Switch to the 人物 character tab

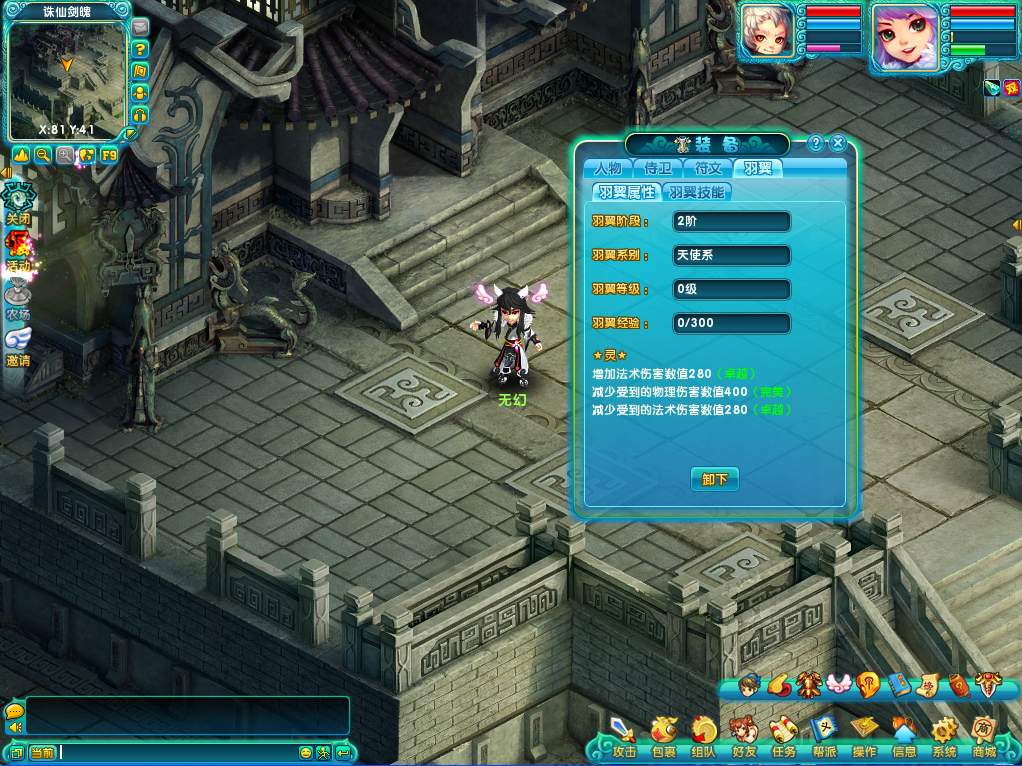coord(608,168)
